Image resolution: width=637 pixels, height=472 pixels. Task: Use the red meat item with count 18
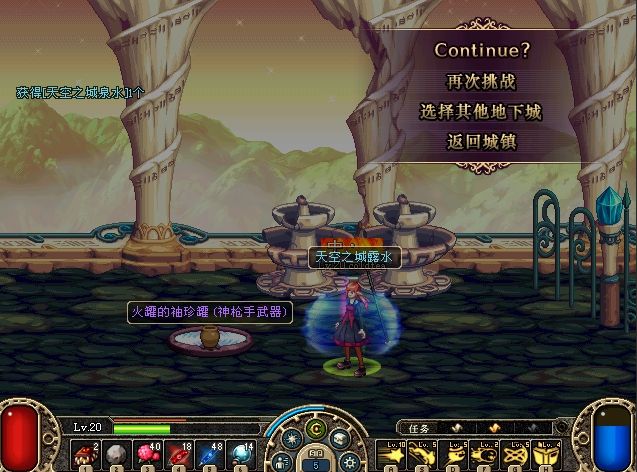point(179,455)
